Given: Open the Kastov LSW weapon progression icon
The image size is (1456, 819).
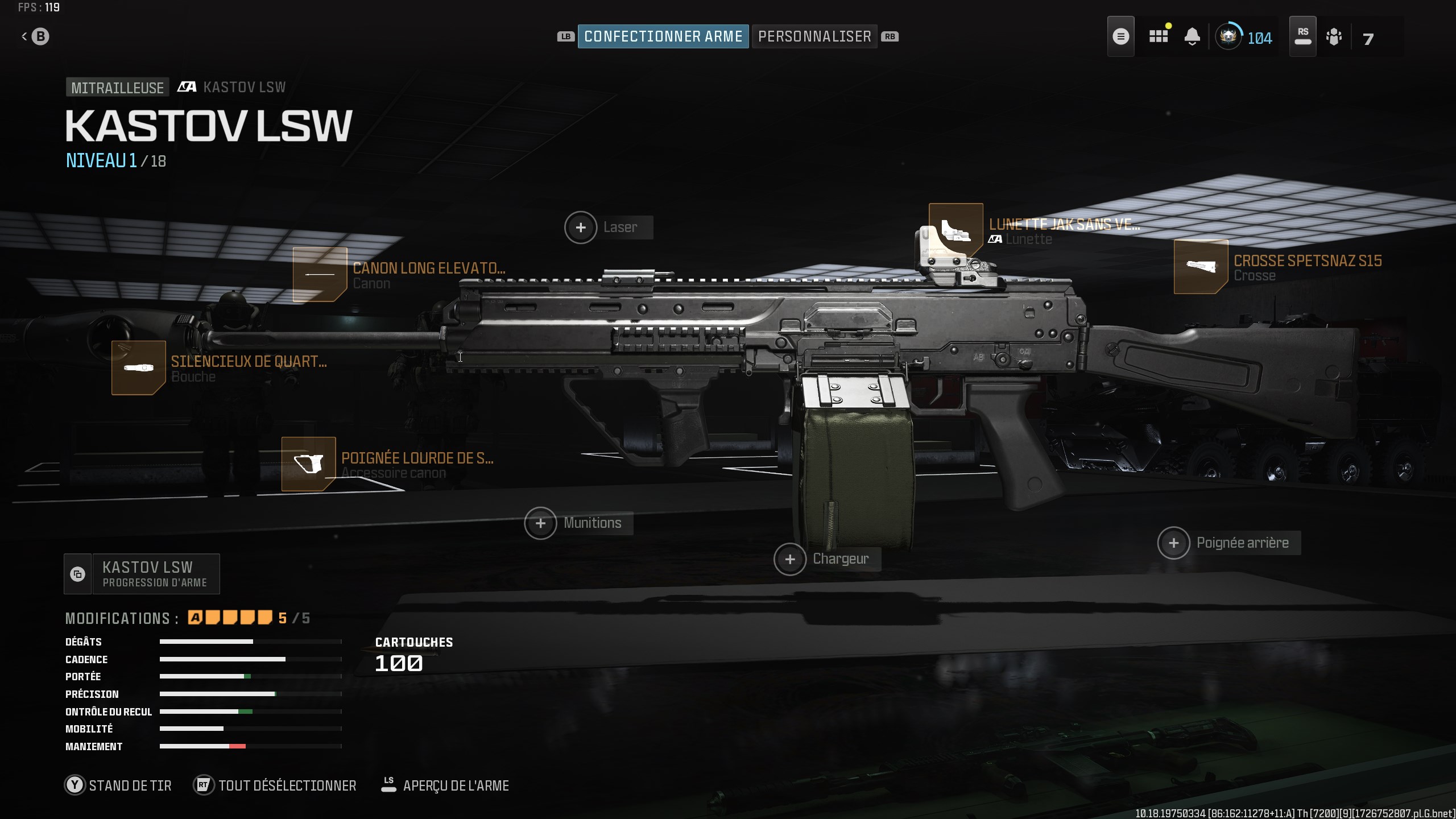Looking at the screenshot, I should tap(78, 573).
